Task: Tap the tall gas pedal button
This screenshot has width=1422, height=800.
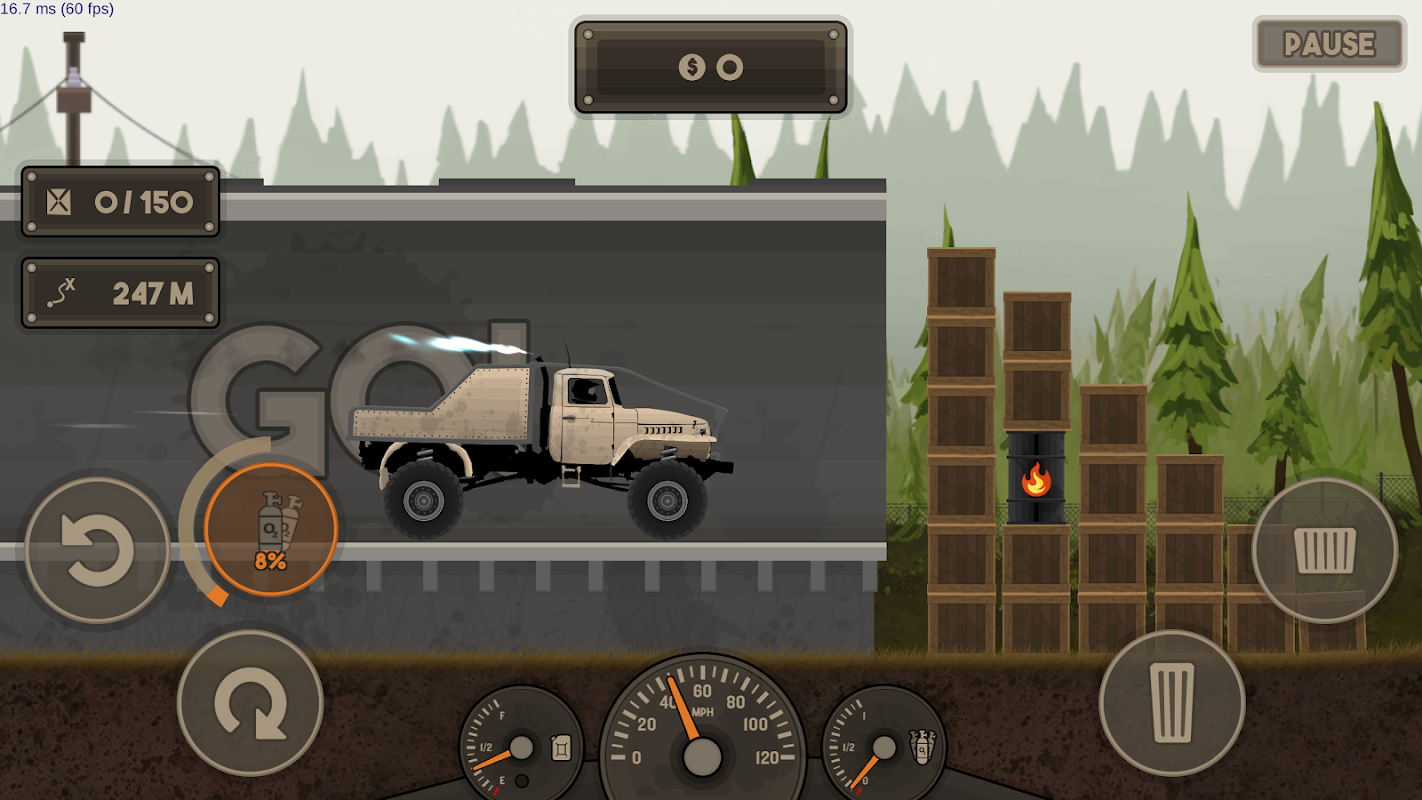Action: tap(1172, 703)
